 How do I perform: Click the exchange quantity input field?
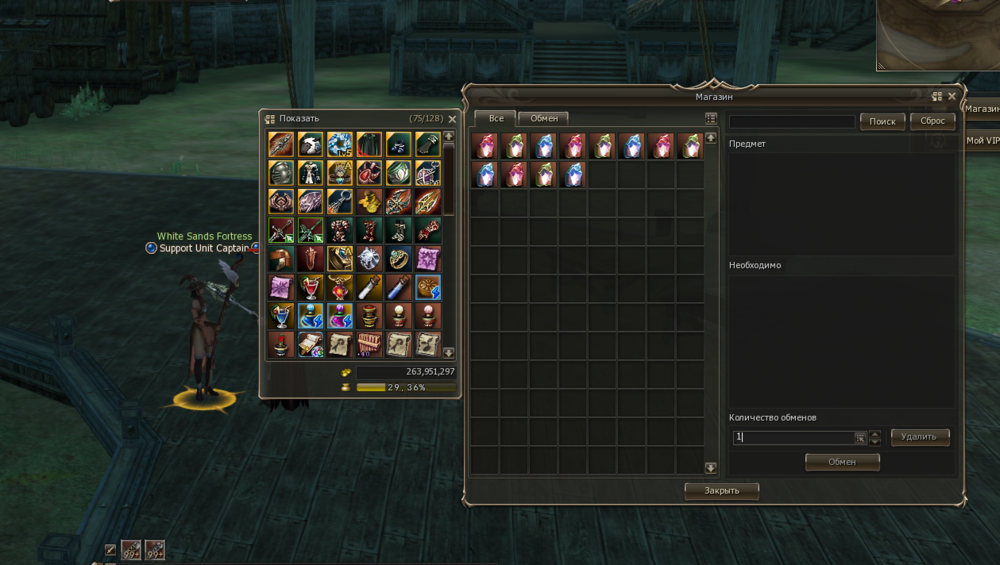(x=792, y=437)
